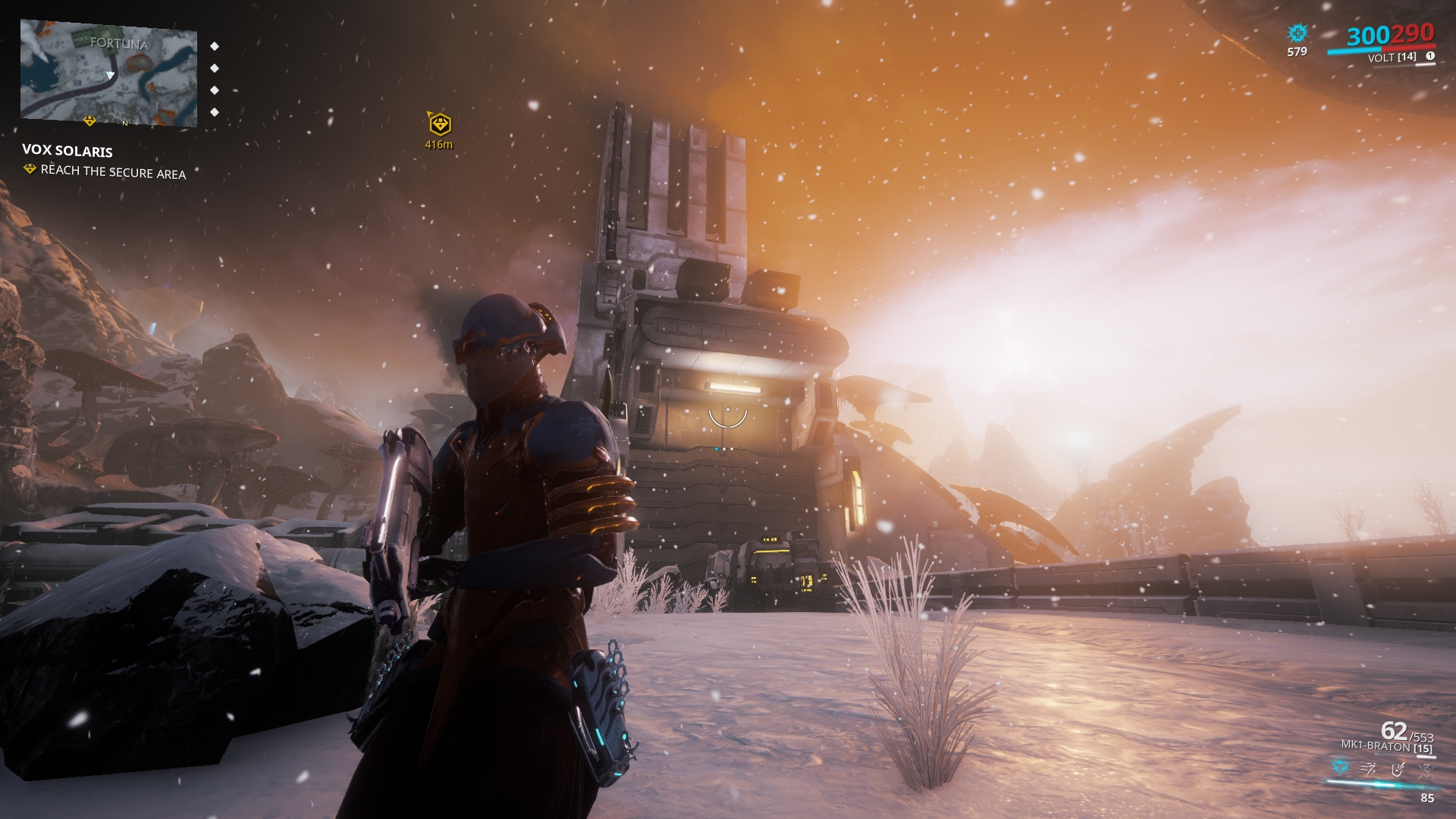Click the yellow objective marker on minimap edge
Viewport: 1456px width, 819px height.
tap(89, 121)
